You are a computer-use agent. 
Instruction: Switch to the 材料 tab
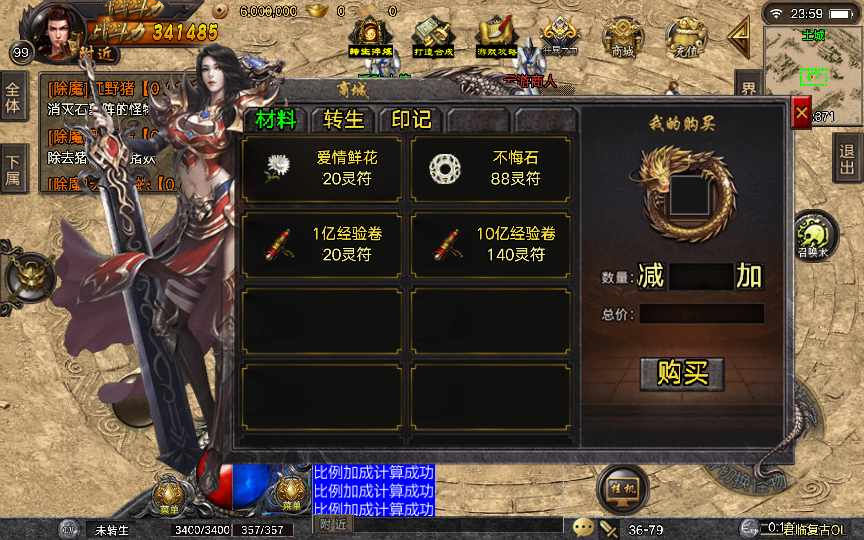pyautogui.click(x=276, y=119)
